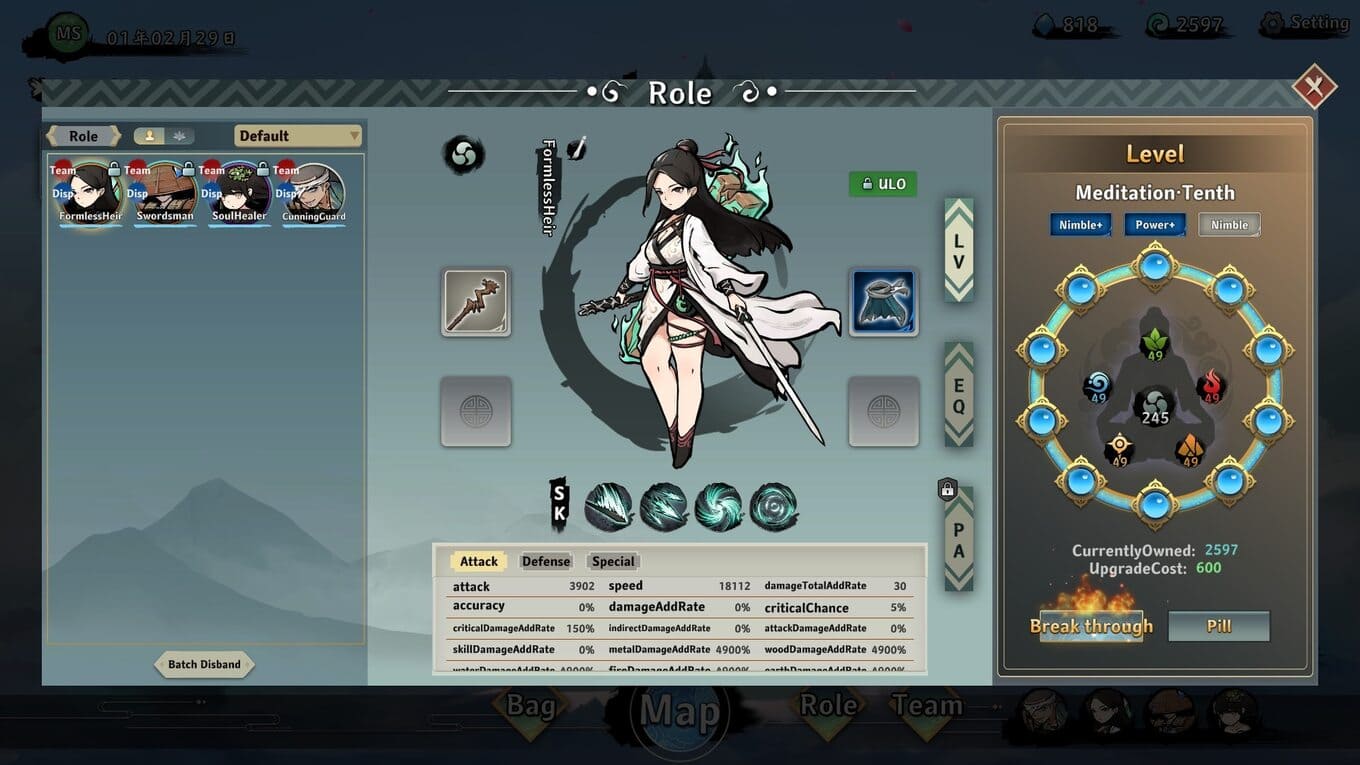Screen dimensions: 1360x765
Task: Choose the Swordsman character portrait
Action: click(165, 194)
